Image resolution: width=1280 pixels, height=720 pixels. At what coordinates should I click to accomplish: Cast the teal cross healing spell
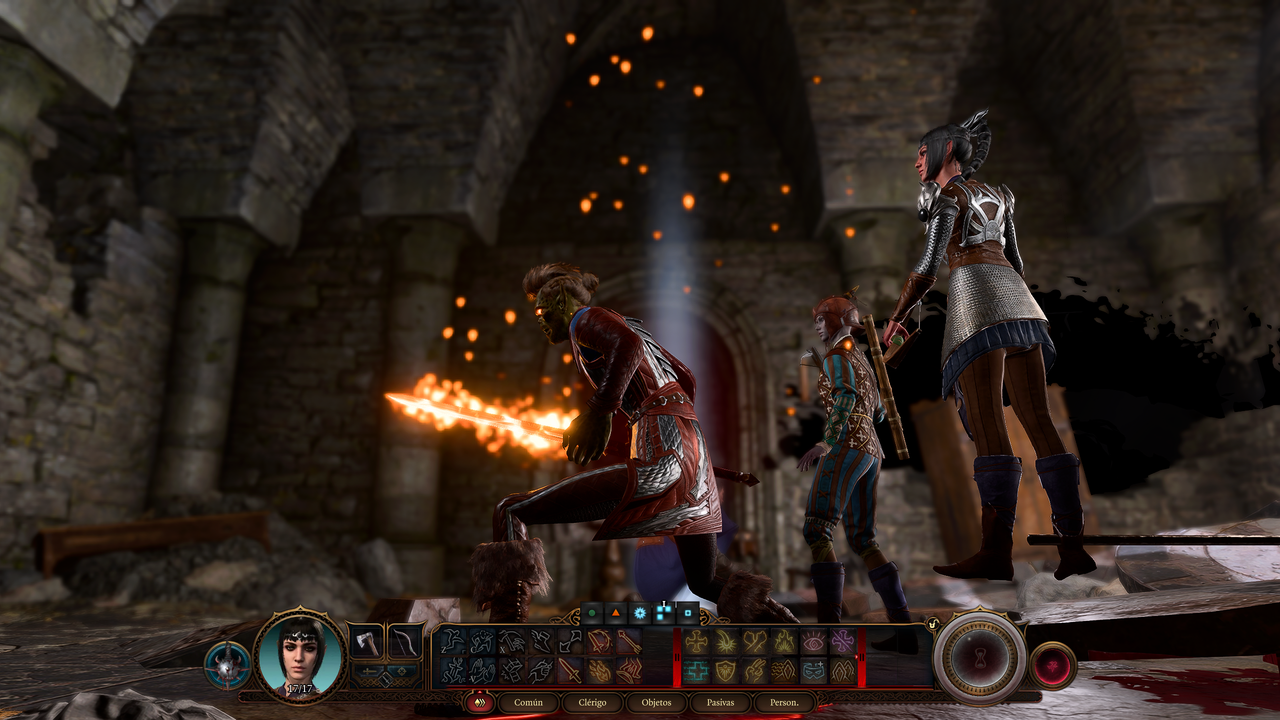point(697,670)
